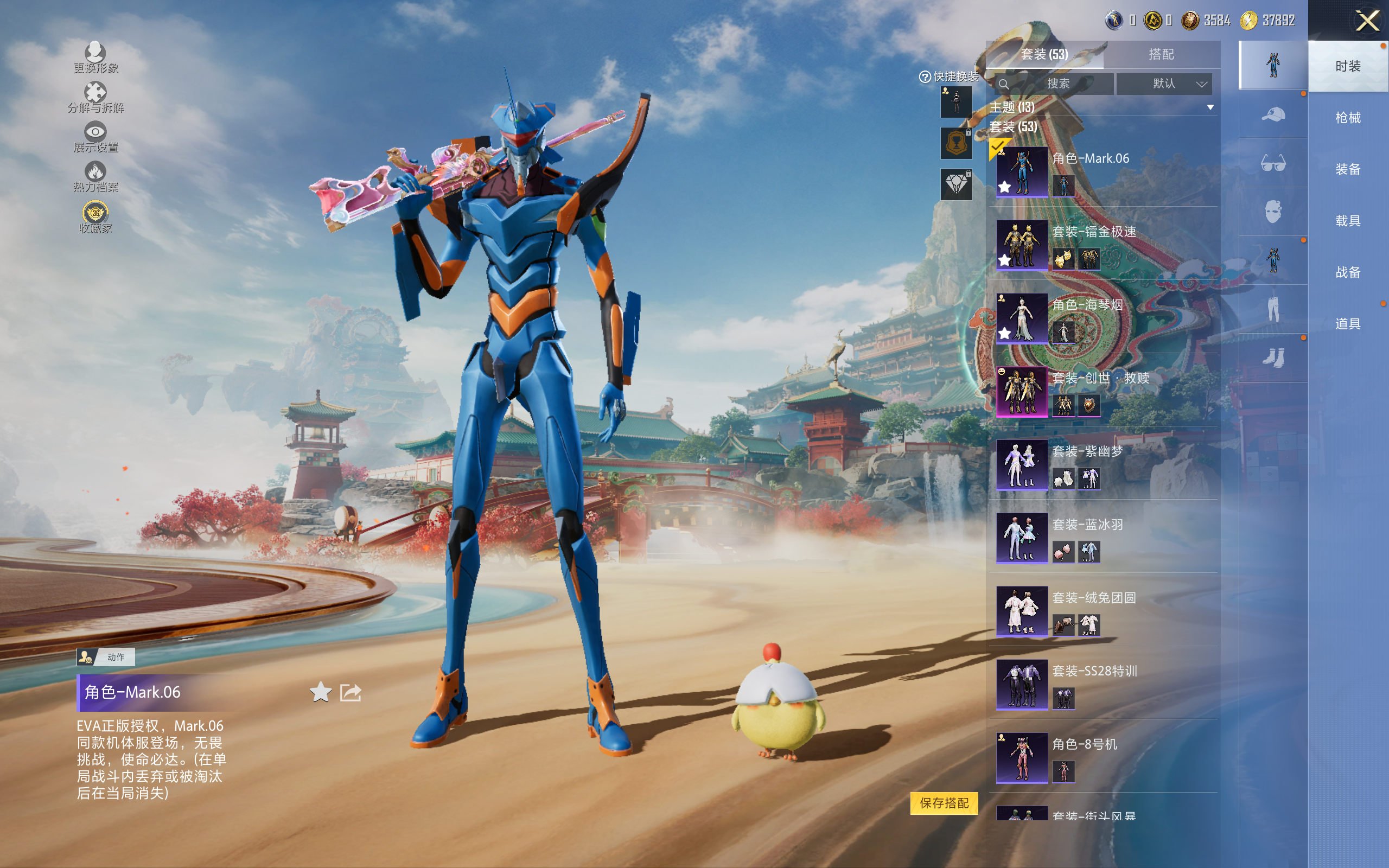This screenshot has width=1389, height=868.
Task: Share the outfit via arrow icon
Action: [350, 692]
